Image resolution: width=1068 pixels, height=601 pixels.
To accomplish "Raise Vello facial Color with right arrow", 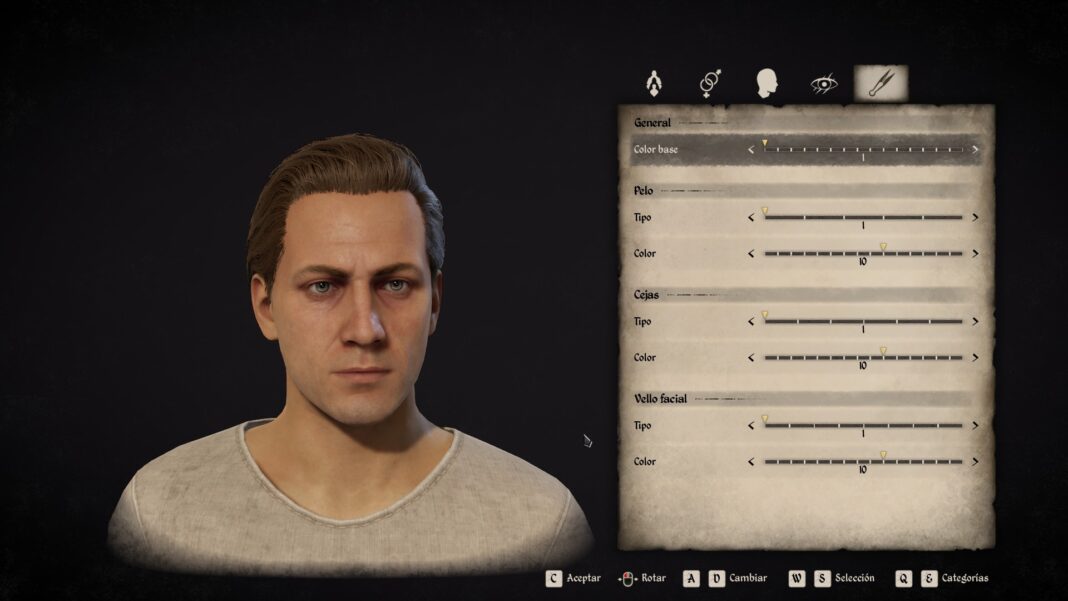I will [975, 461].
